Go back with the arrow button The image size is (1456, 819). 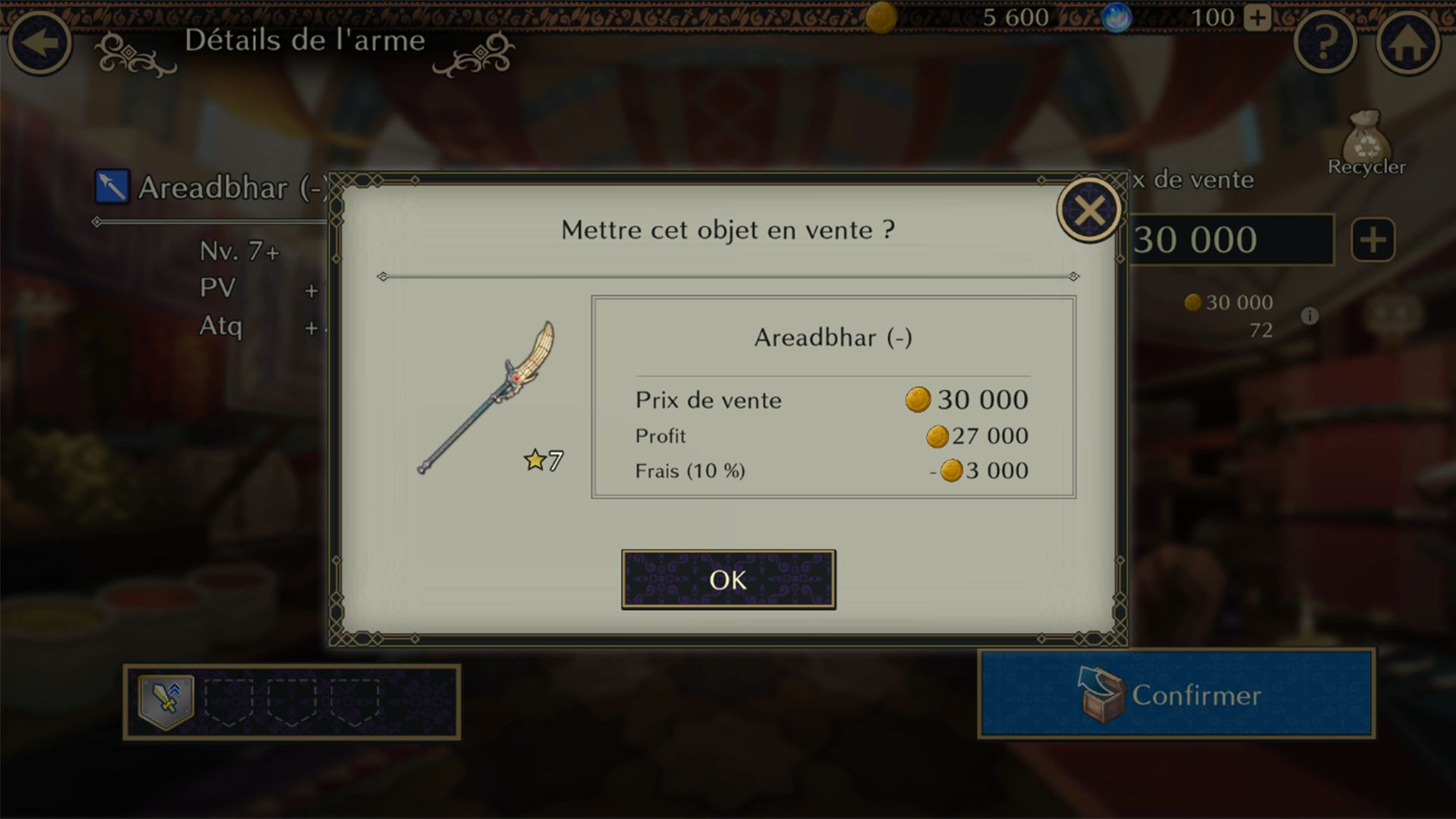click(40, 42)
